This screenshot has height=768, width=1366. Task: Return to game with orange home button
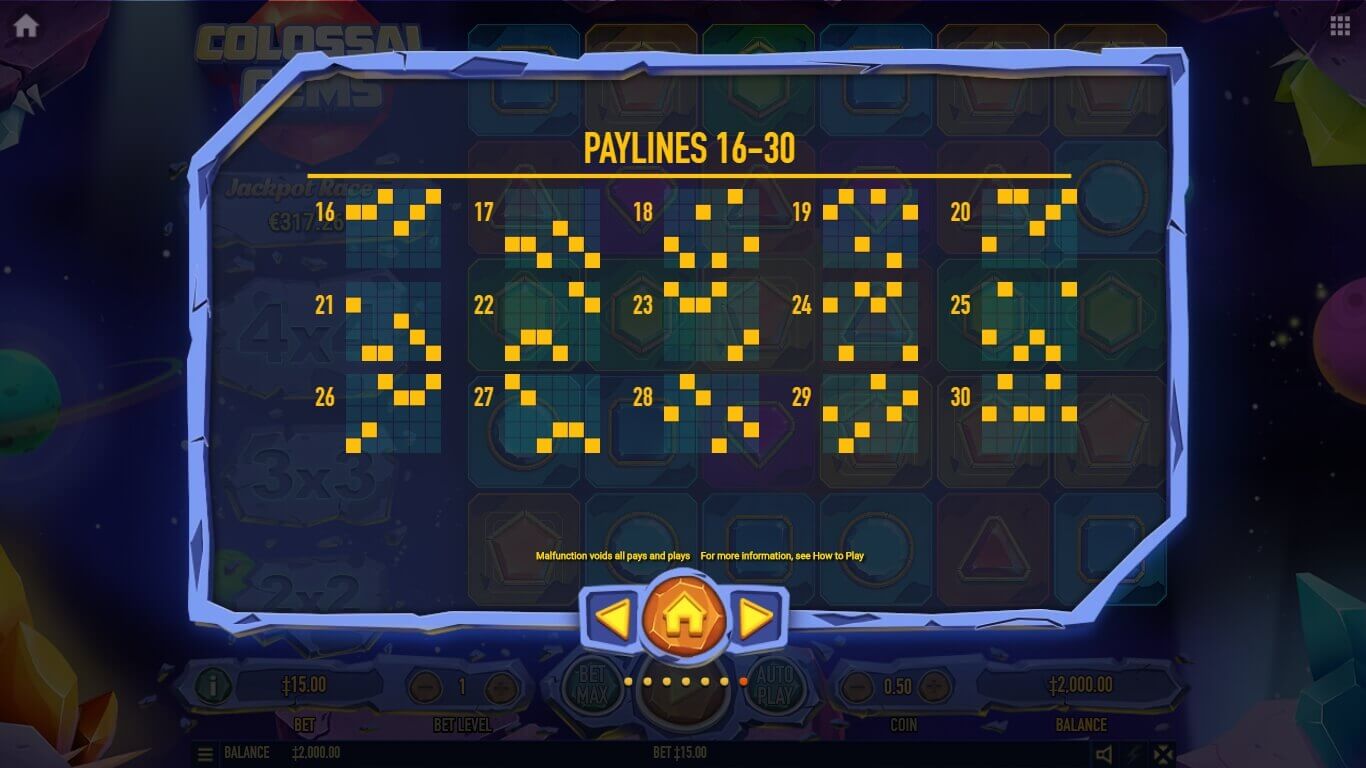point(684,619)
